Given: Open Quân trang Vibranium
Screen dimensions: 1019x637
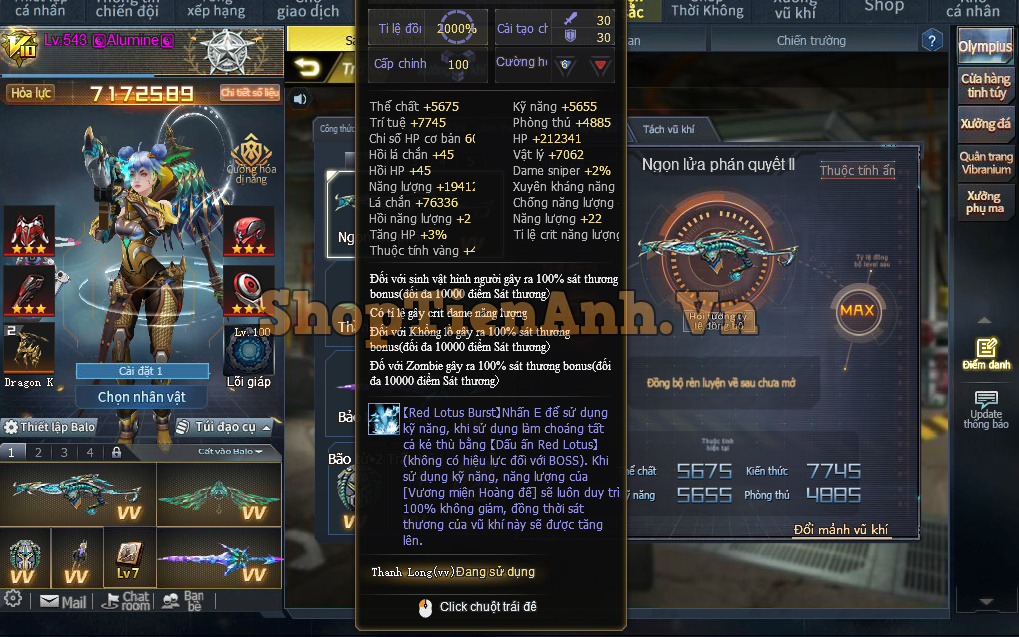Looking at the screenshot, I should pos(985,163).
